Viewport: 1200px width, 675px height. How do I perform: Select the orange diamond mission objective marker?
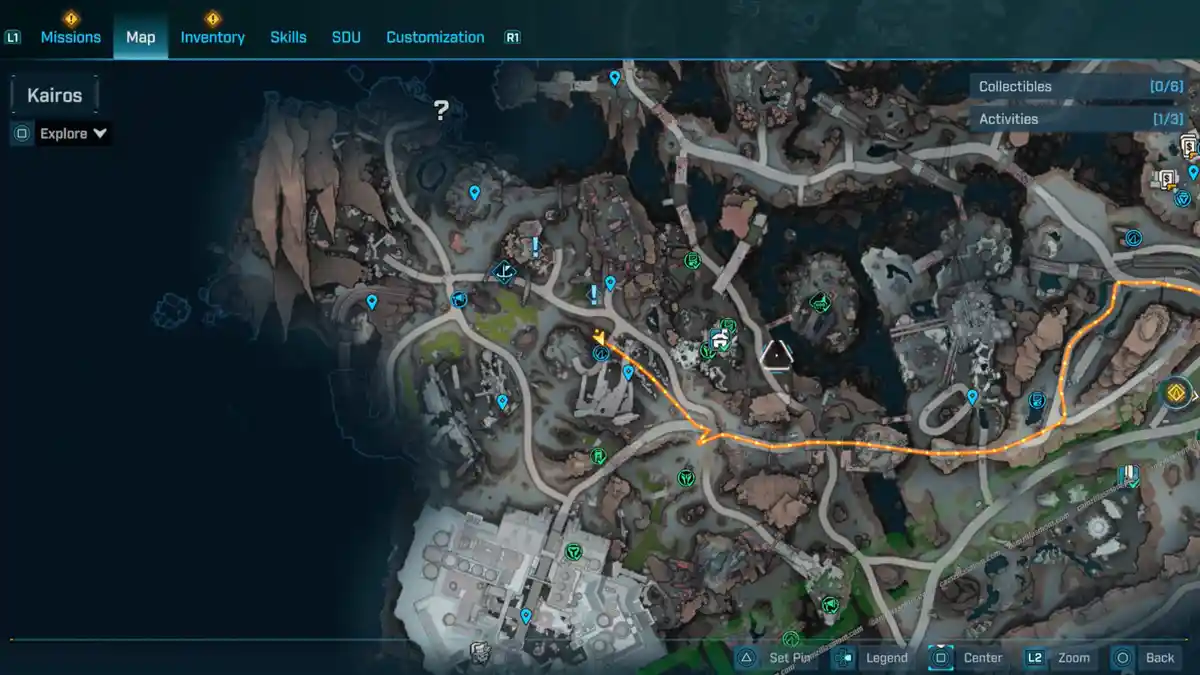[x=1177, y=392]
